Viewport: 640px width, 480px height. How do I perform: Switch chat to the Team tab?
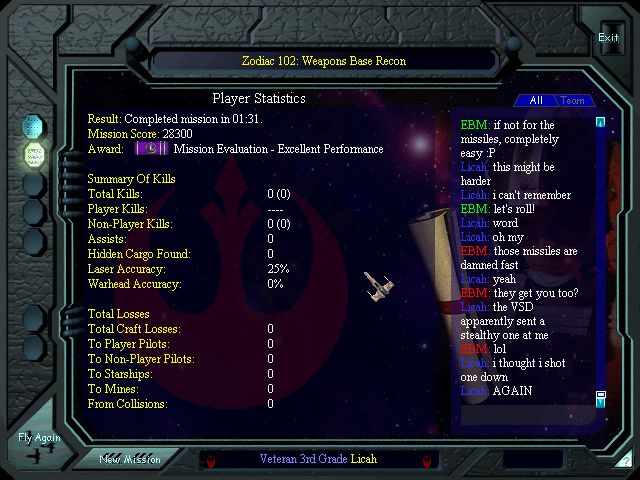pos(572,100)
